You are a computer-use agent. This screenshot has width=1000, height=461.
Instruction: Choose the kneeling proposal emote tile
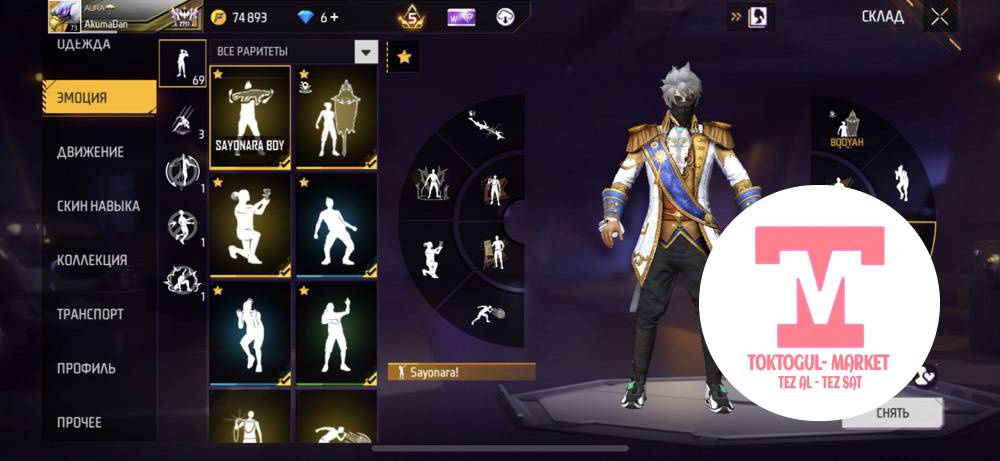point(250,224)
